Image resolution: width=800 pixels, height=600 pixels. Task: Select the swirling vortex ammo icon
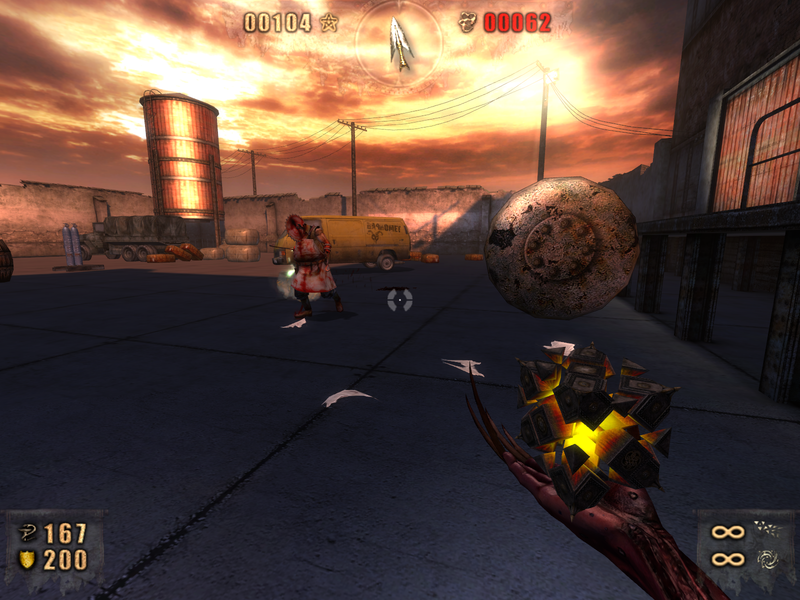767,559
